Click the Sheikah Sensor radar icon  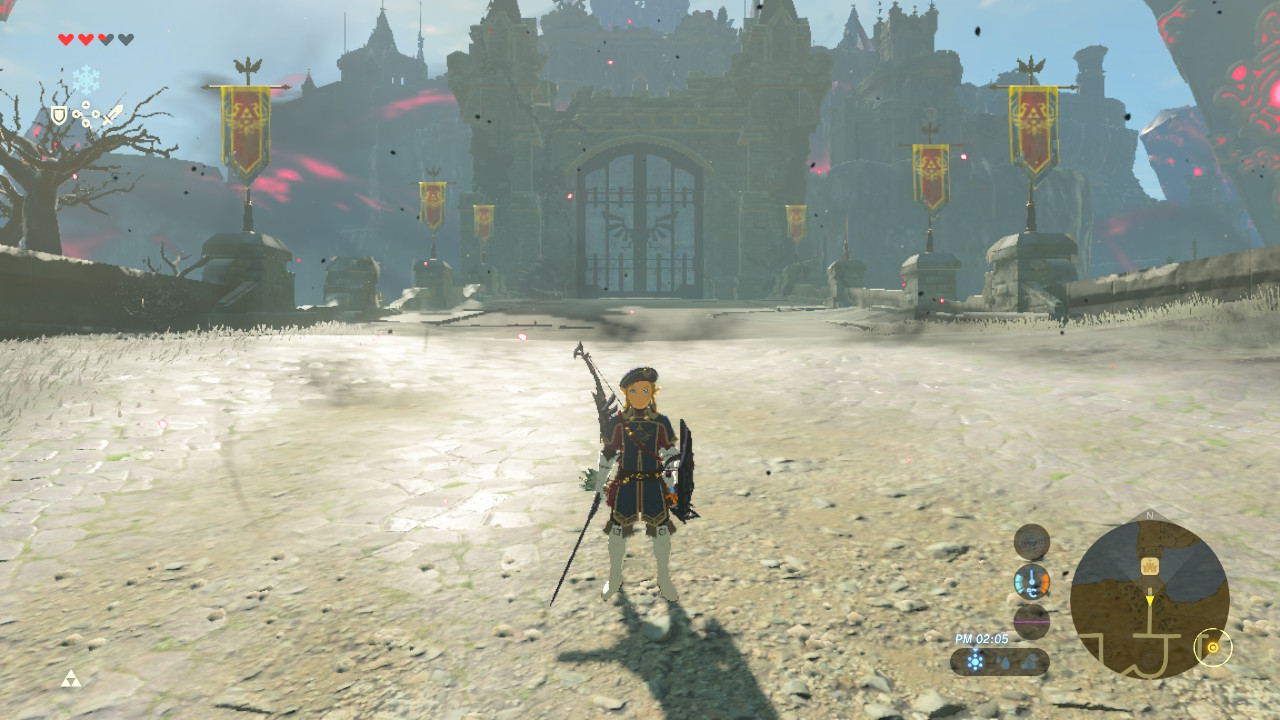[1031, 542]
